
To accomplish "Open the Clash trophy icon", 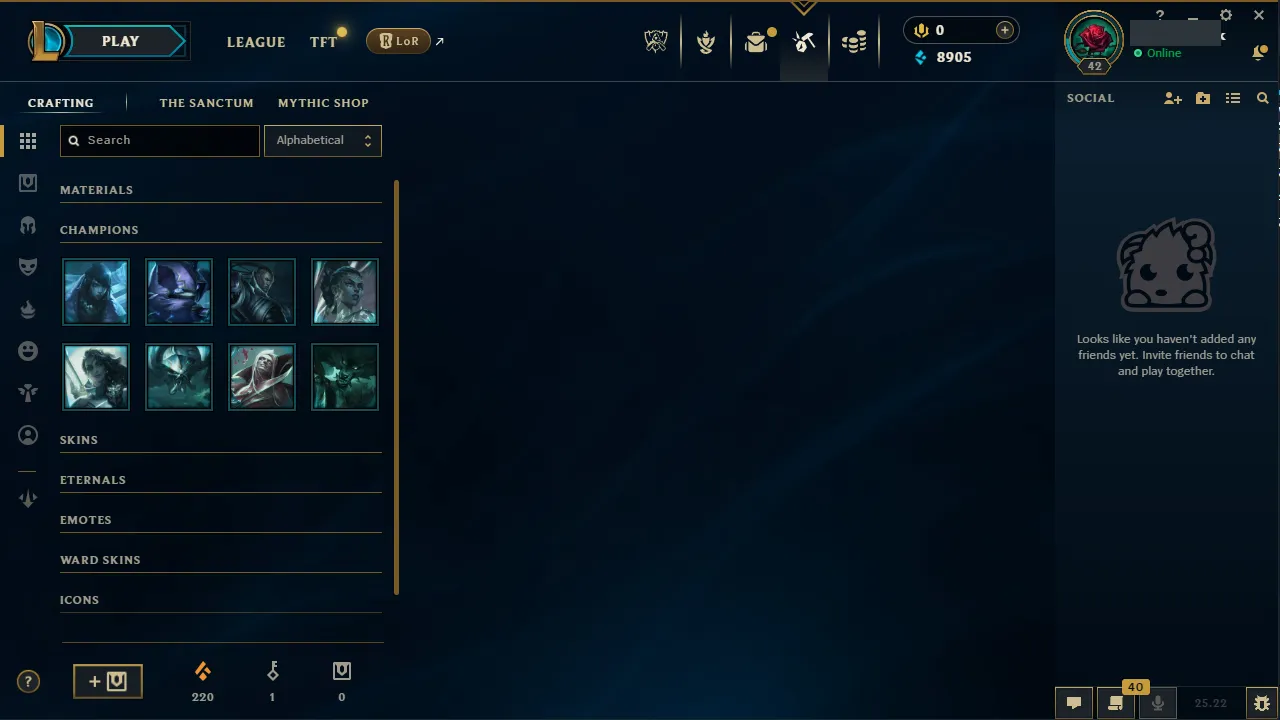I will (x=706, y=41).
